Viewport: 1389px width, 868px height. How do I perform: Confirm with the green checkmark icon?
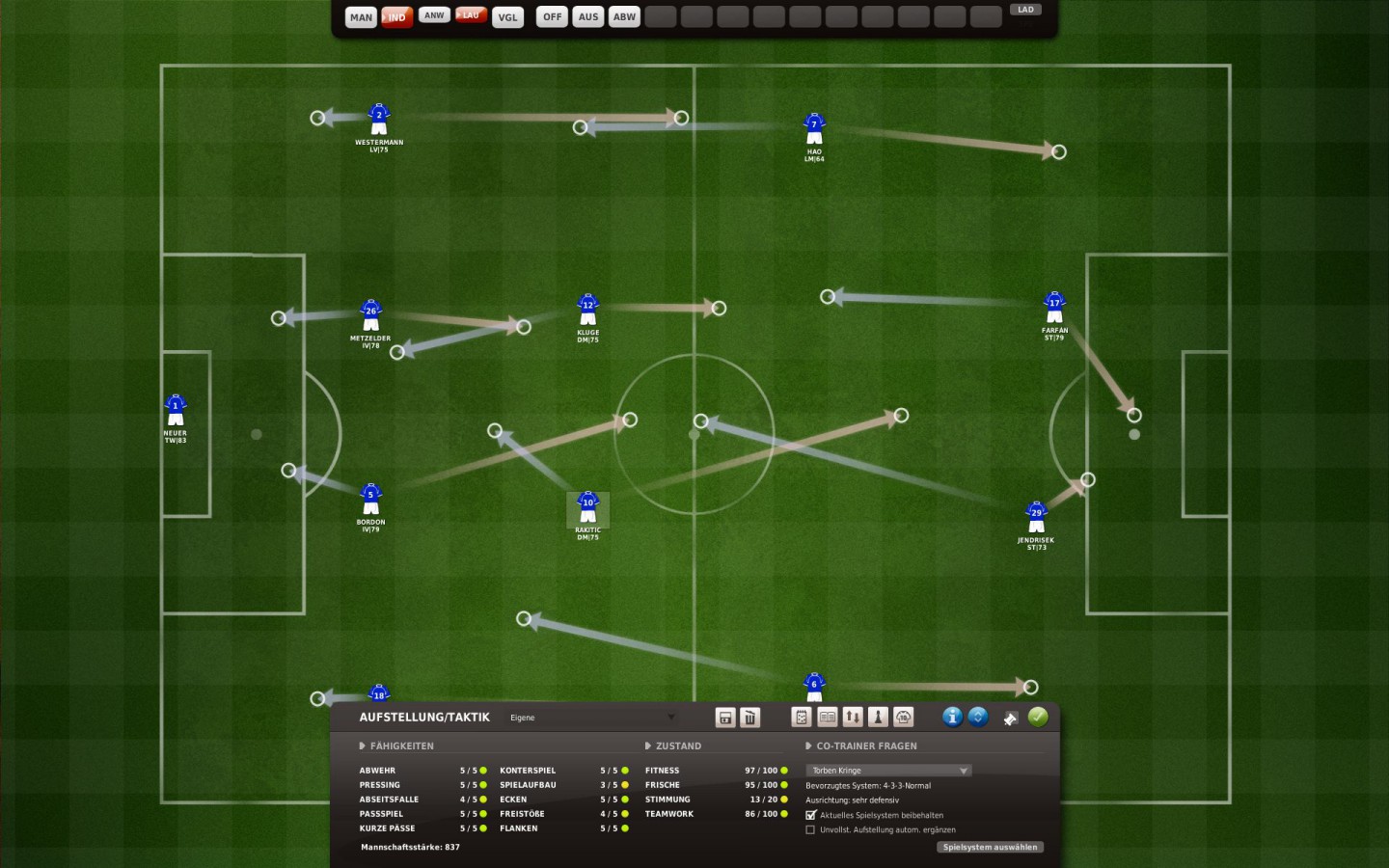point(1039,718)
